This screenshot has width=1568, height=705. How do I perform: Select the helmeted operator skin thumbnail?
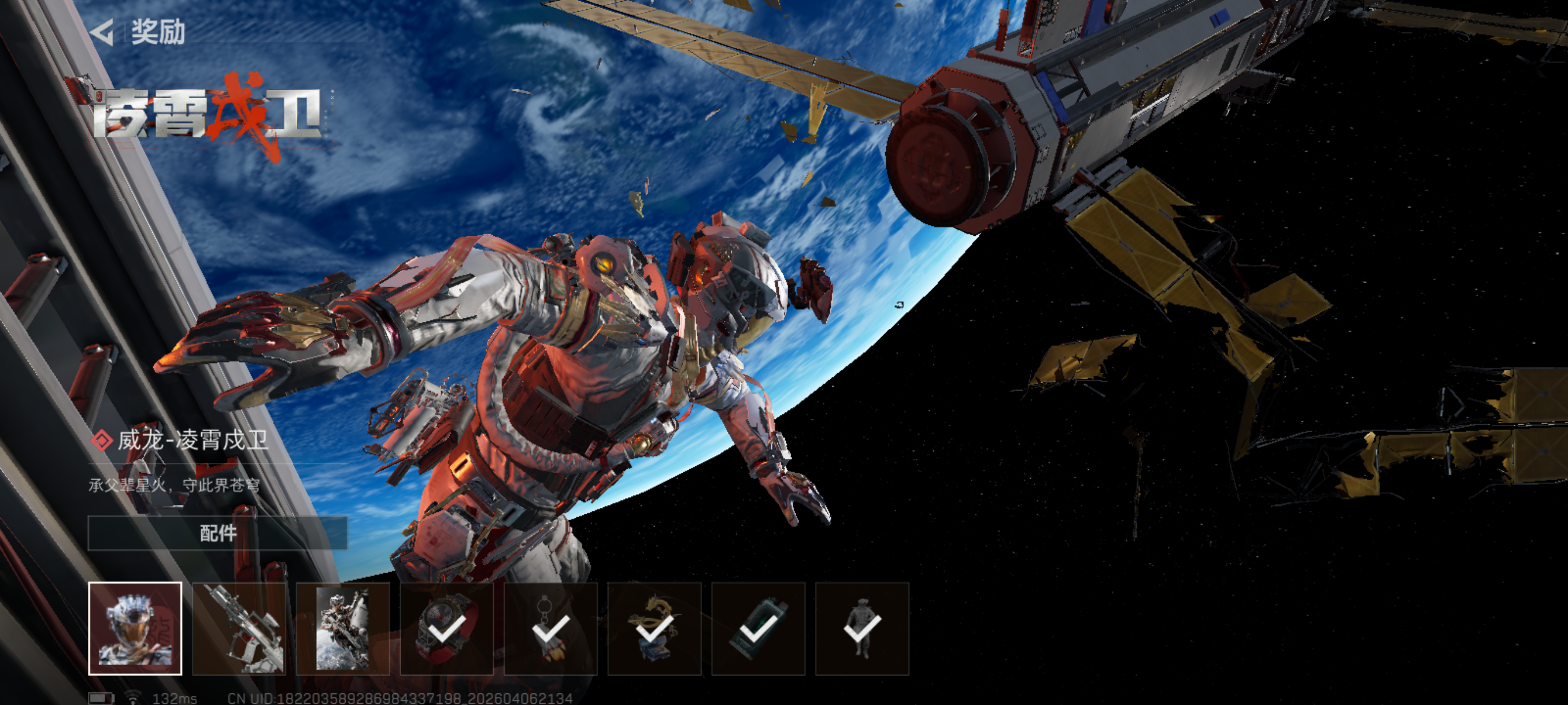coord(135,628)
